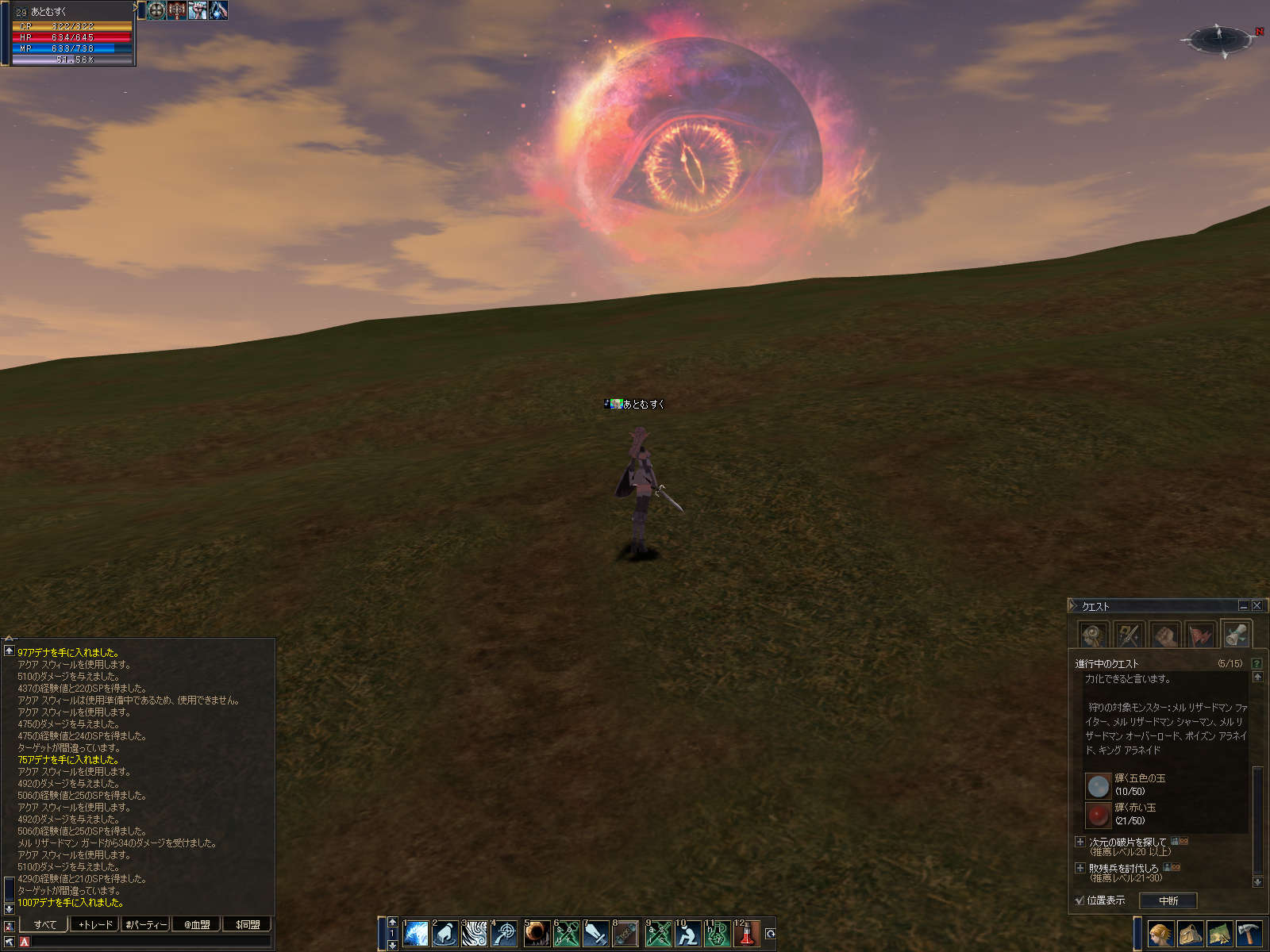This screenshot has width=1270, height=952.
Task: Activate the white swirl skill in slot 3
Action: coord(475,934)
